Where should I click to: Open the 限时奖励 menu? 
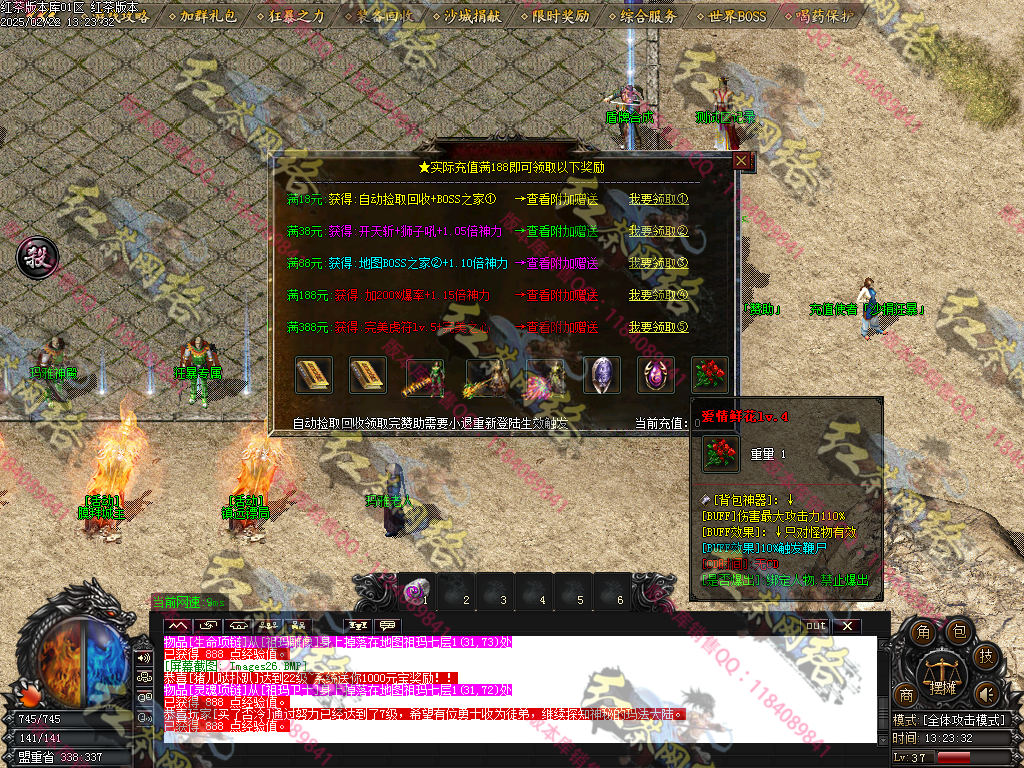point(560,16)
